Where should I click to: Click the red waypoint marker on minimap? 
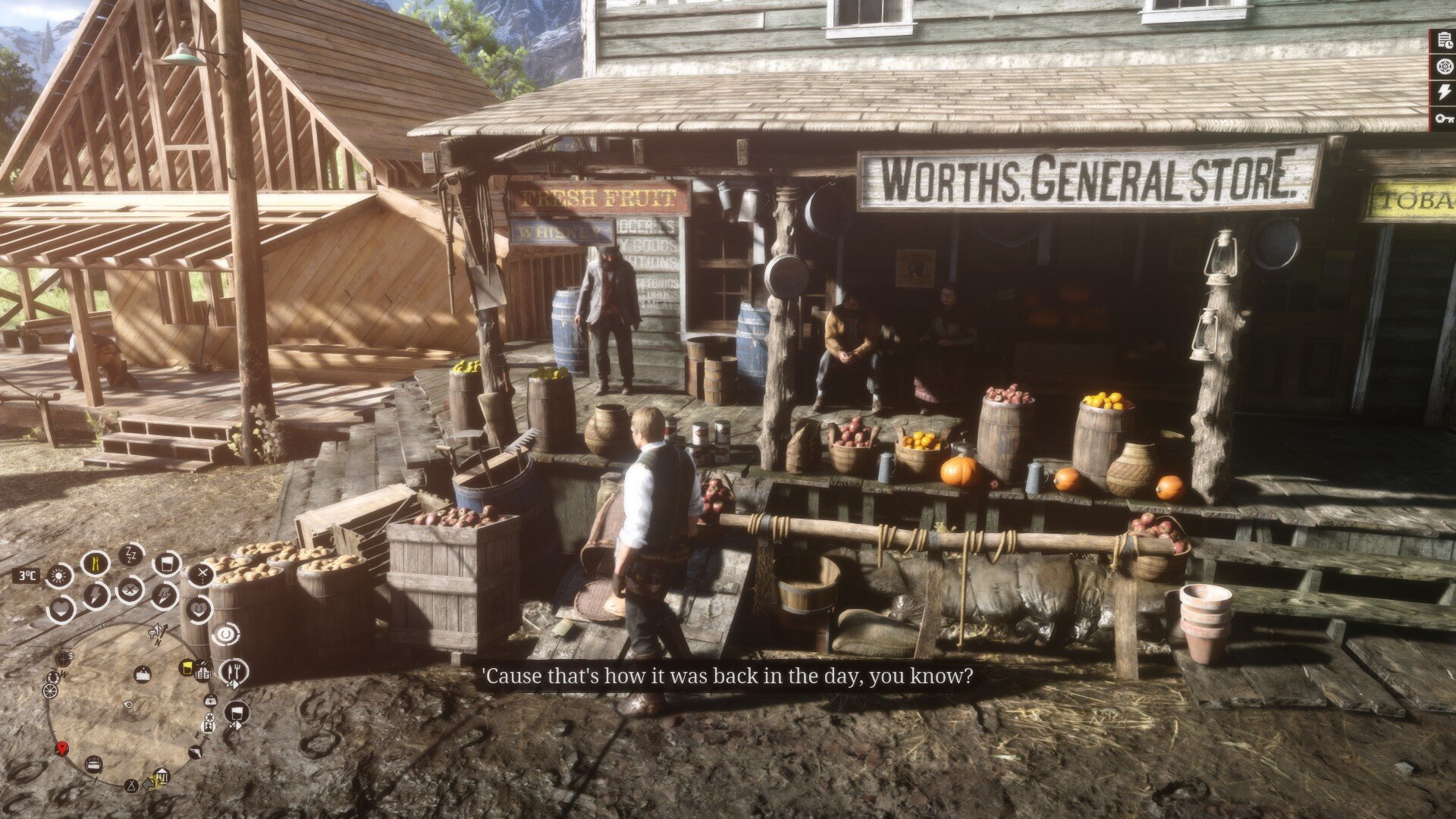tap(62, 749)
